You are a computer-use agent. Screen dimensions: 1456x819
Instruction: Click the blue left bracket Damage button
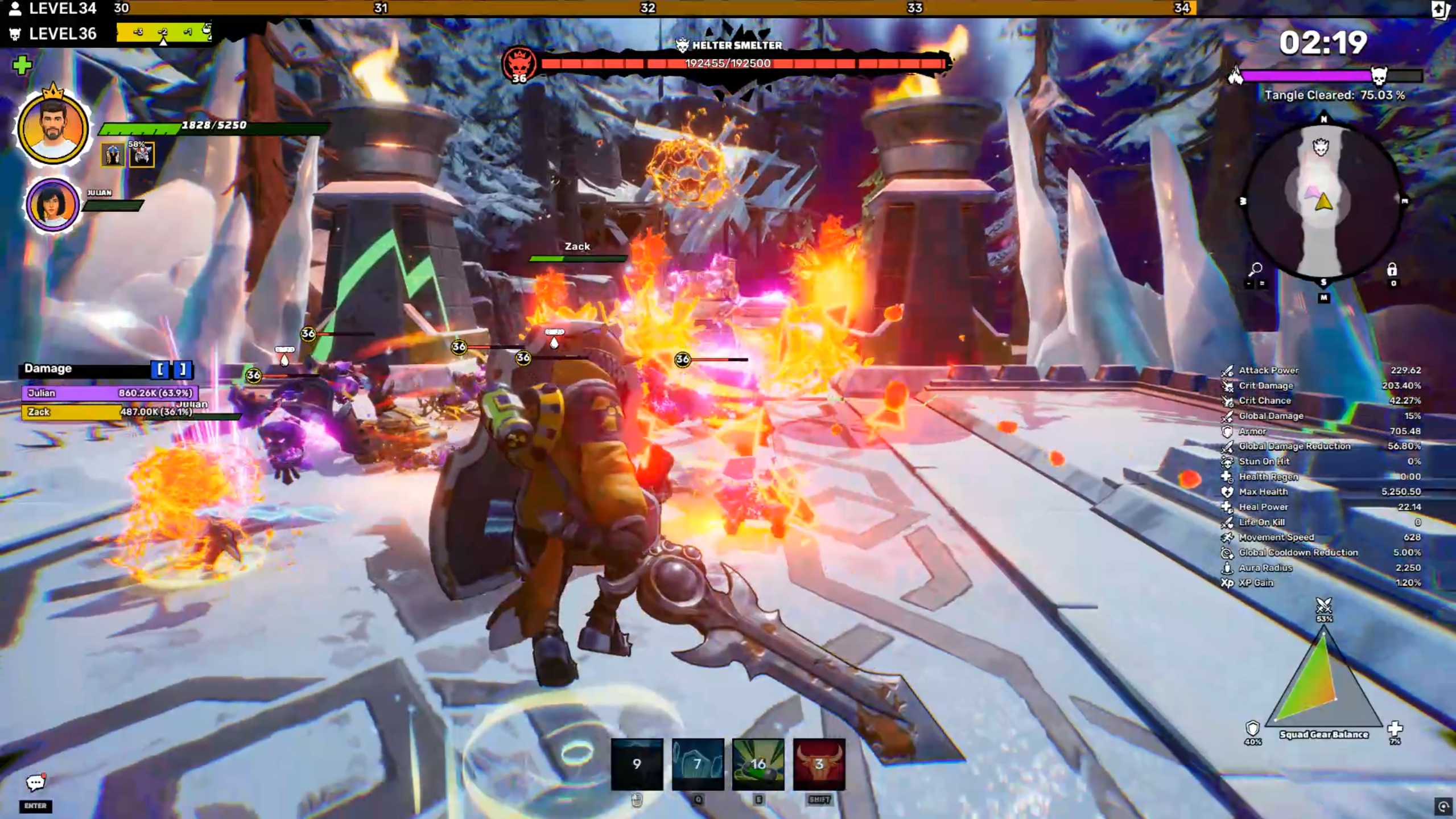pos(161,369)
